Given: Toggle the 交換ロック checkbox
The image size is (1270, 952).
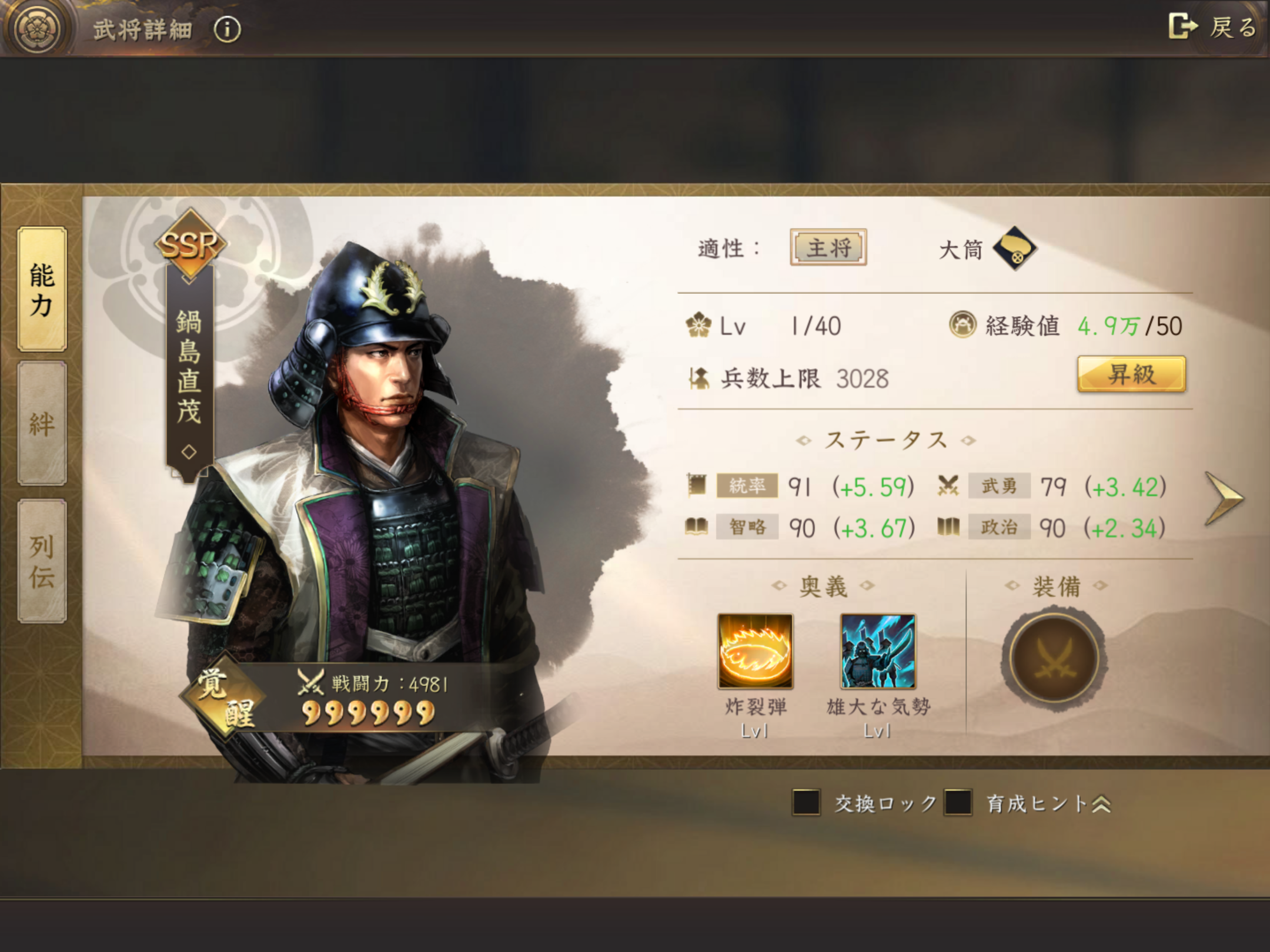Looking at the screenshot, I should 806,803.
